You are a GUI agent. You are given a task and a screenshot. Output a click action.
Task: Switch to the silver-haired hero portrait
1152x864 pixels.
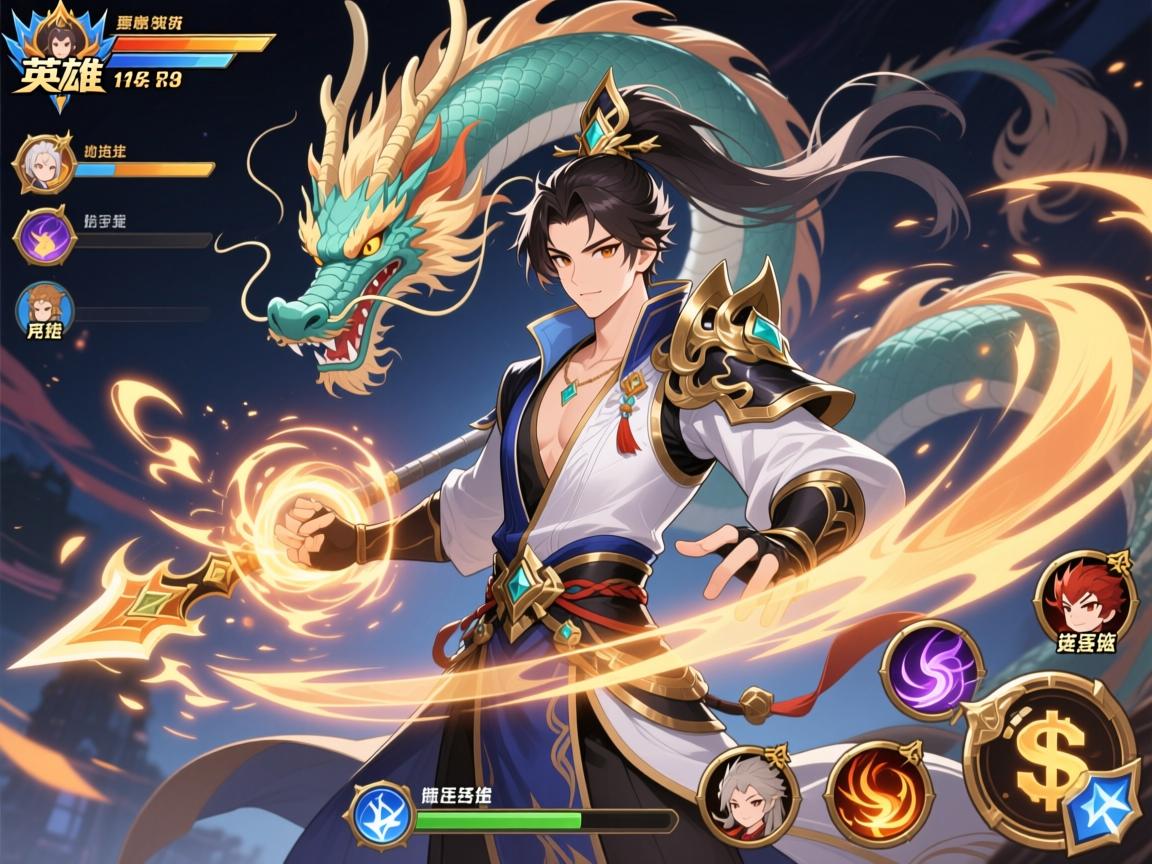coord(749,795)
